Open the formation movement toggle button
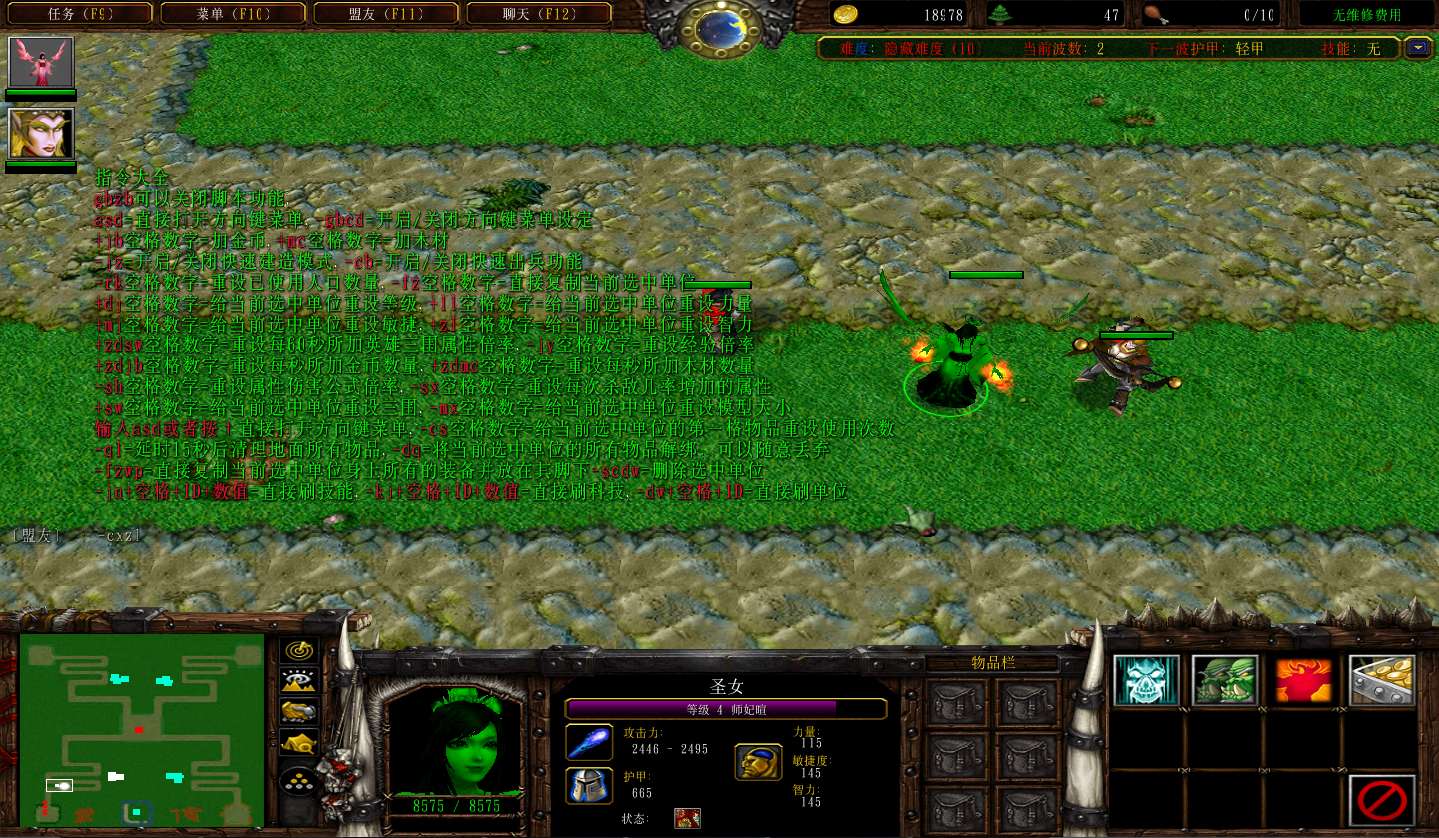This screenshot has height=838, width=1439. pos(298,781)
